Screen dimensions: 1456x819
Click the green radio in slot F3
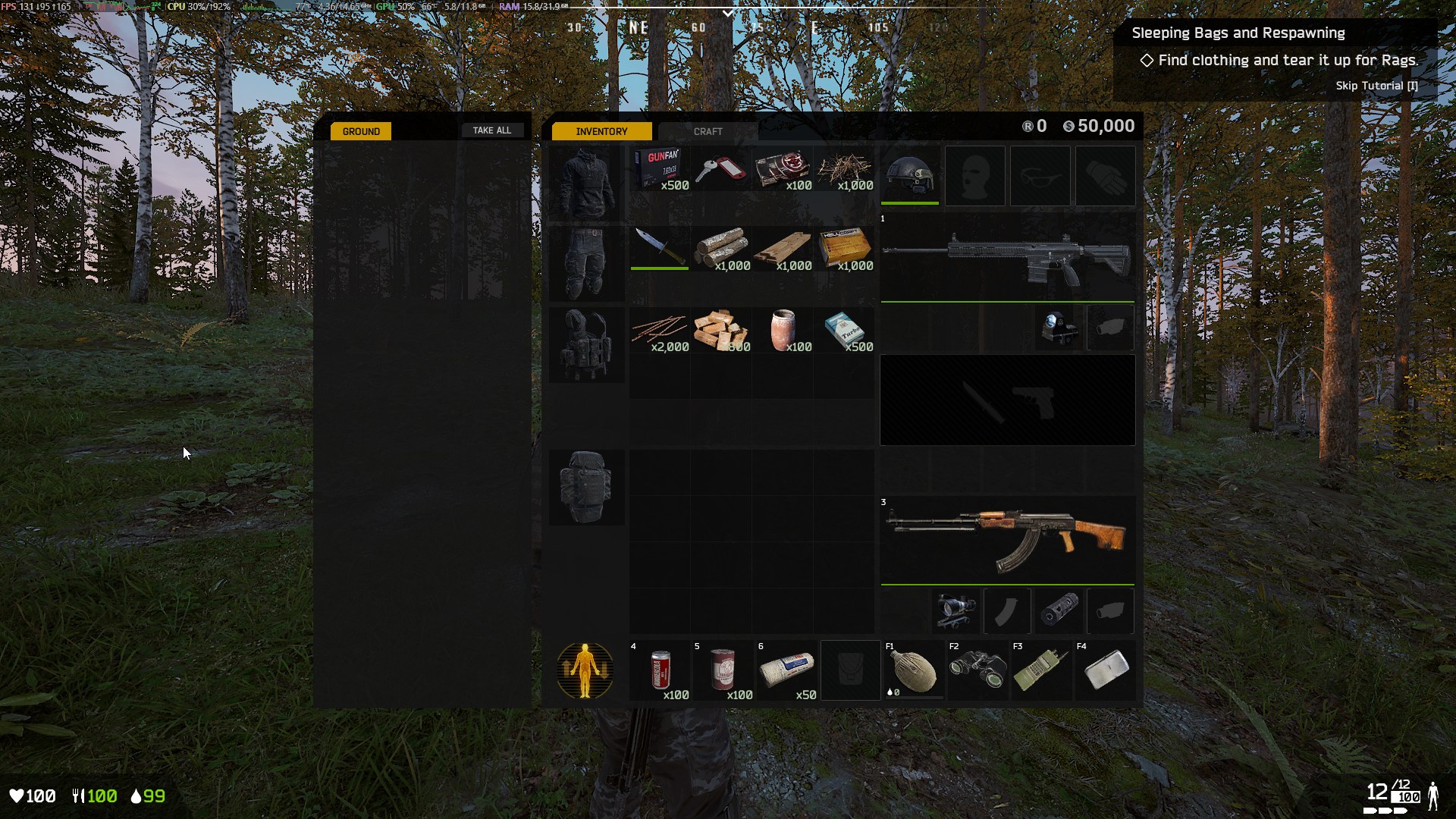click(1041, 670)
